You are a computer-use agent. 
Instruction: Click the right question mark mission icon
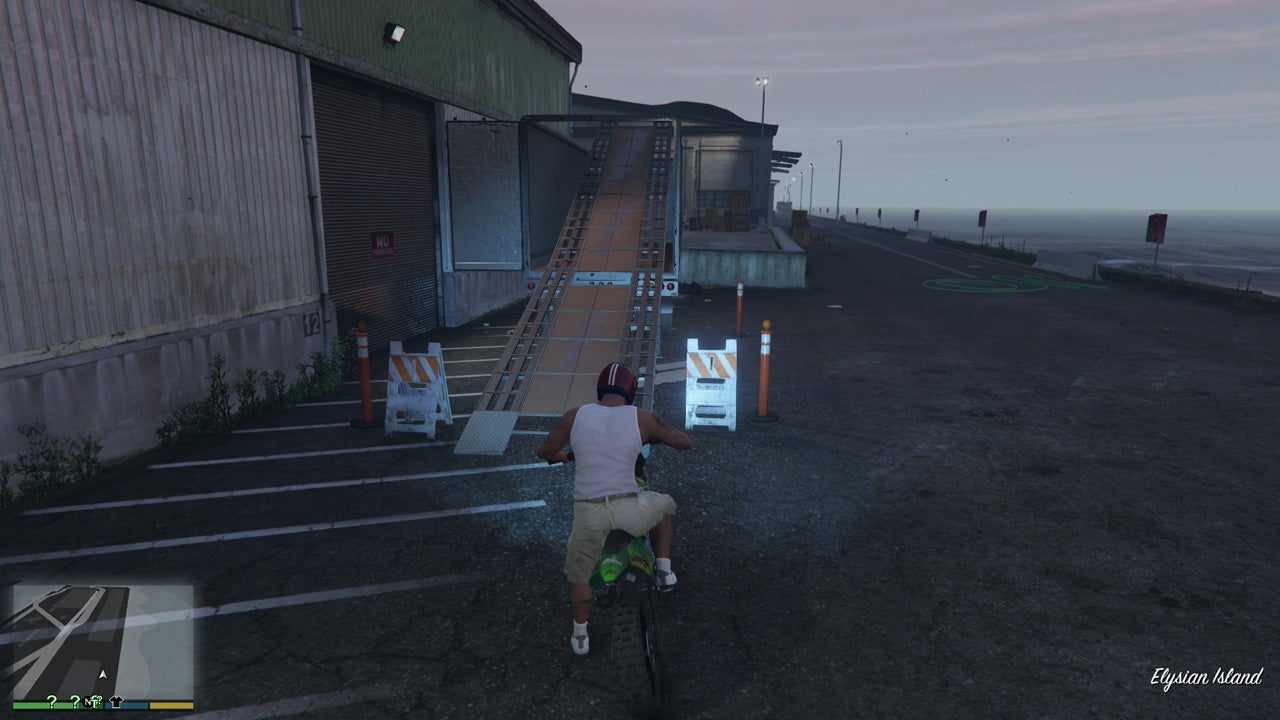point(75,703)
